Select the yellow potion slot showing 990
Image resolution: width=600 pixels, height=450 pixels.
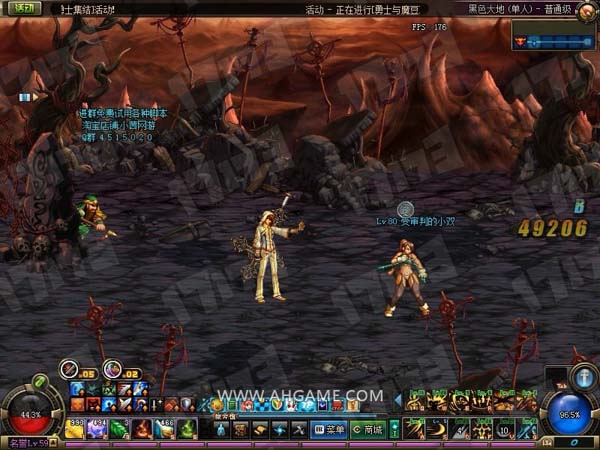click(75, 428)
